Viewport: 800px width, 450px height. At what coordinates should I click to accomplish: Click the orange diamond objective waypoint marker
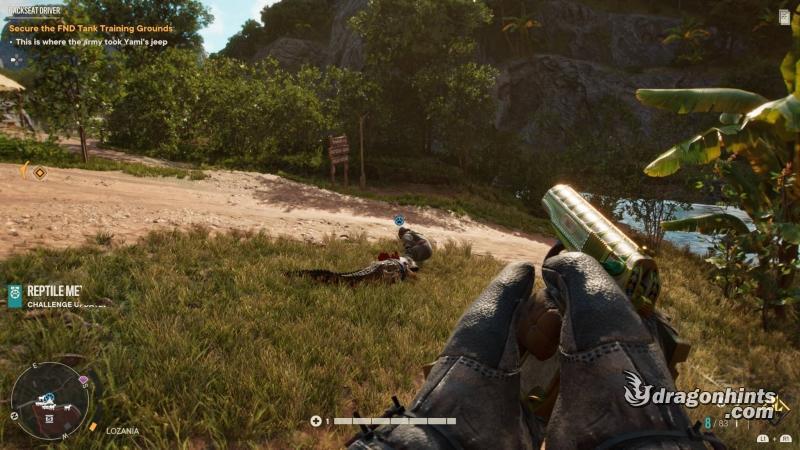click(x=40, y=172)
